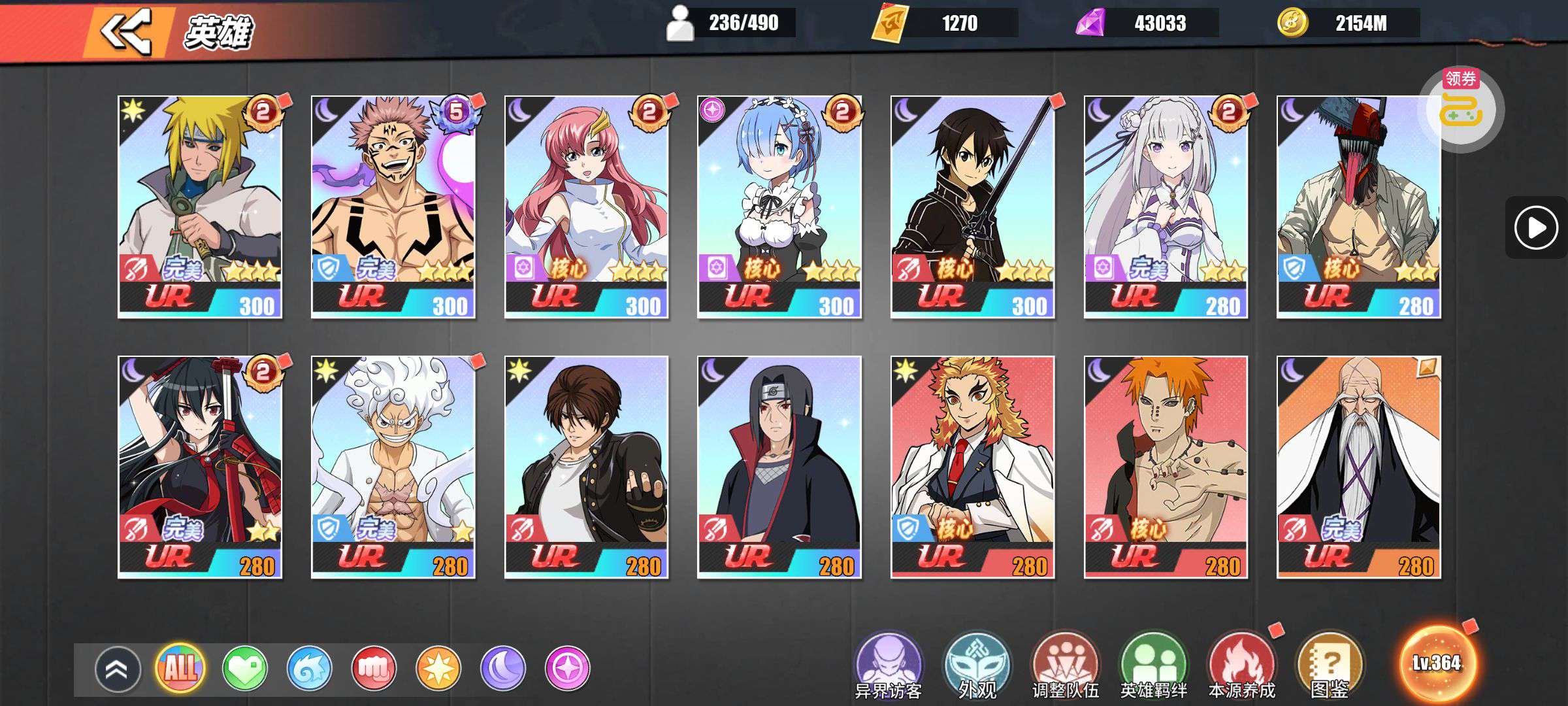Image resolution: width=1568 pixels, height=706 pixels.
Task: Go back using the double-arrow button
Action: click(x=127, y=31)
